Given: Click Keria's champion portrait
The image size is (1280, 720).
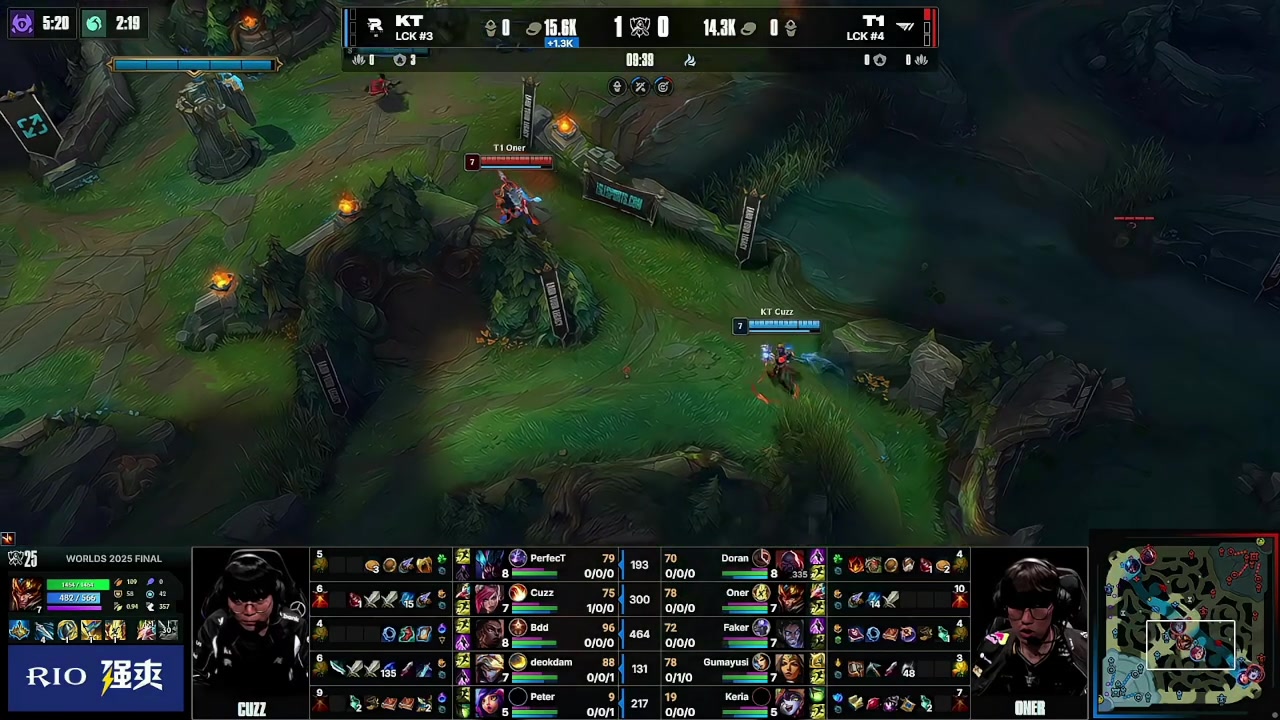Looking at the screenshot, I should click(789, 703).
